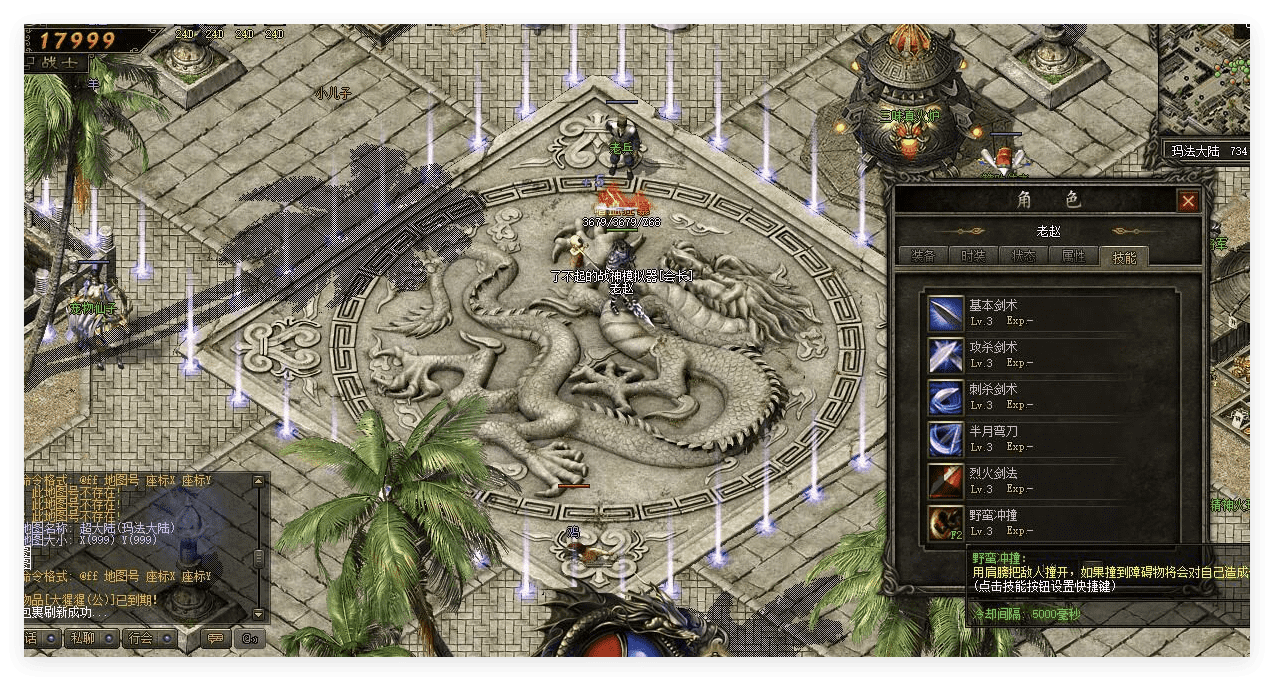
Task: Show the 状态 status tab
Action: pos(1022,256)
